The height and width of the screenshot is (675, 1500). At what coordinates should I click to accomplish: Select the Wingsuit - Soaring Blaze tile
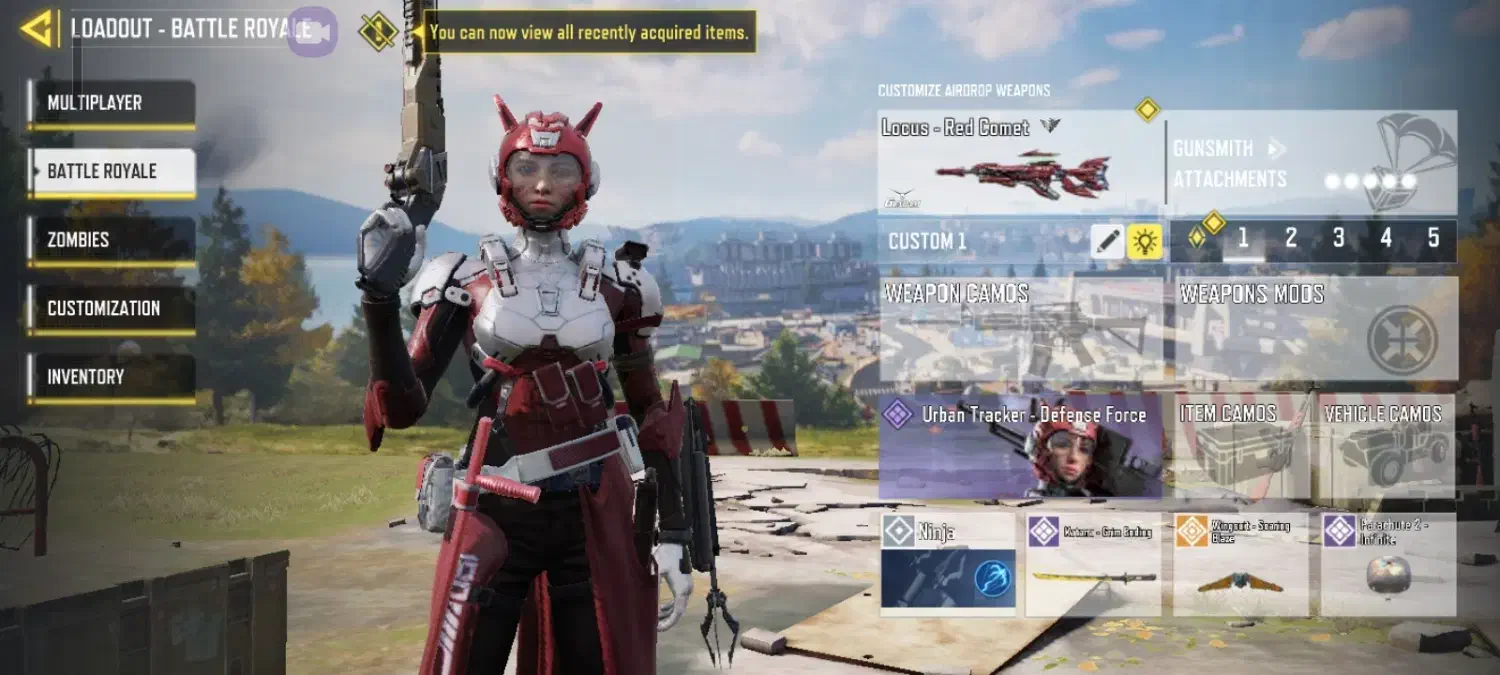[1241, 565]
